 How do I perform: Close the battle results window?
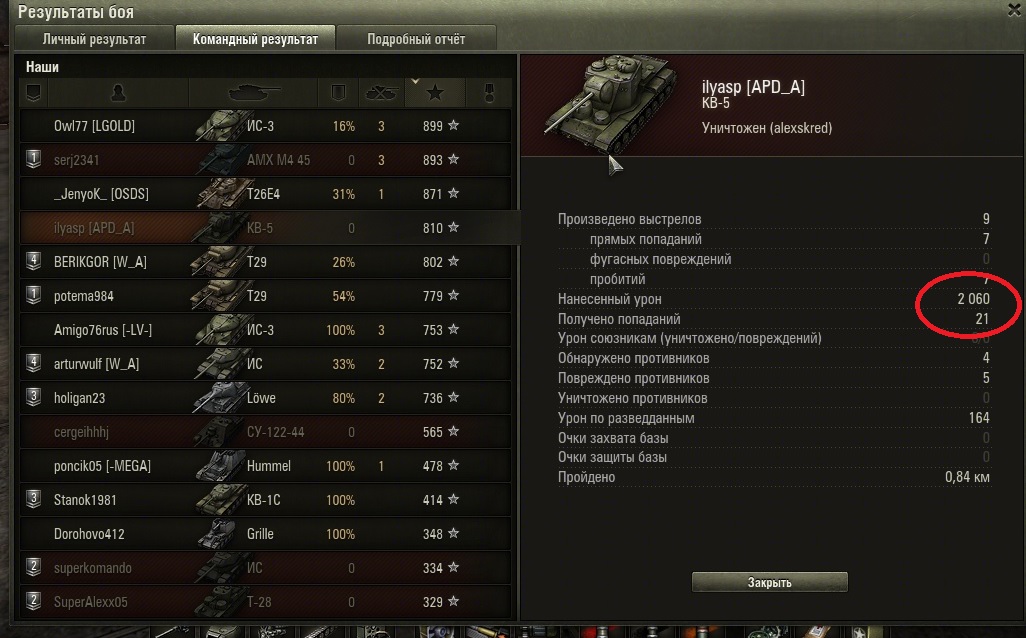point(1015,9)
